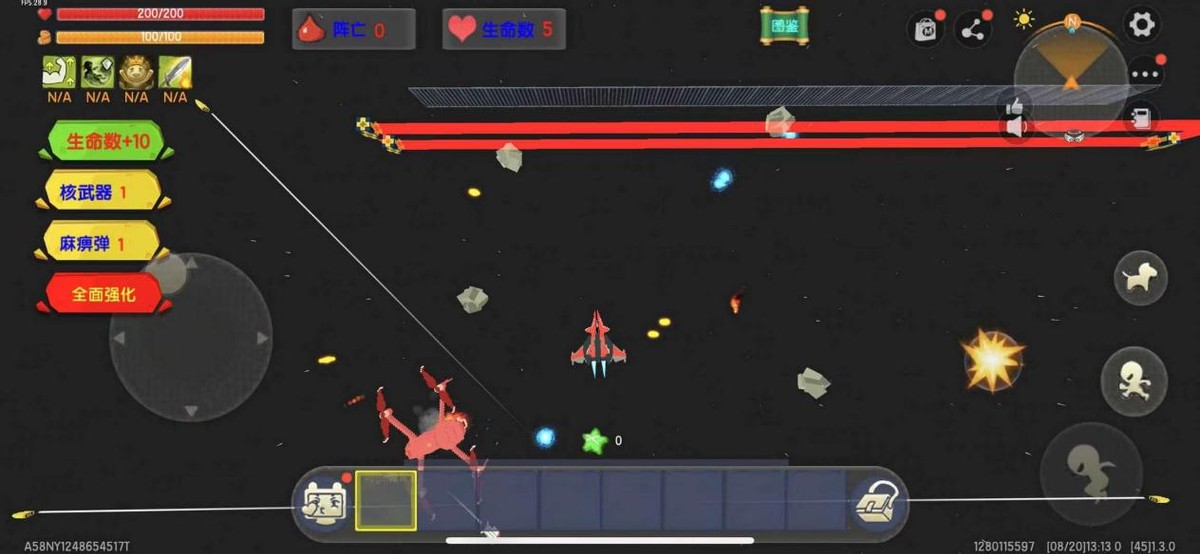Open the three-dots more menu

point(1145,74)
